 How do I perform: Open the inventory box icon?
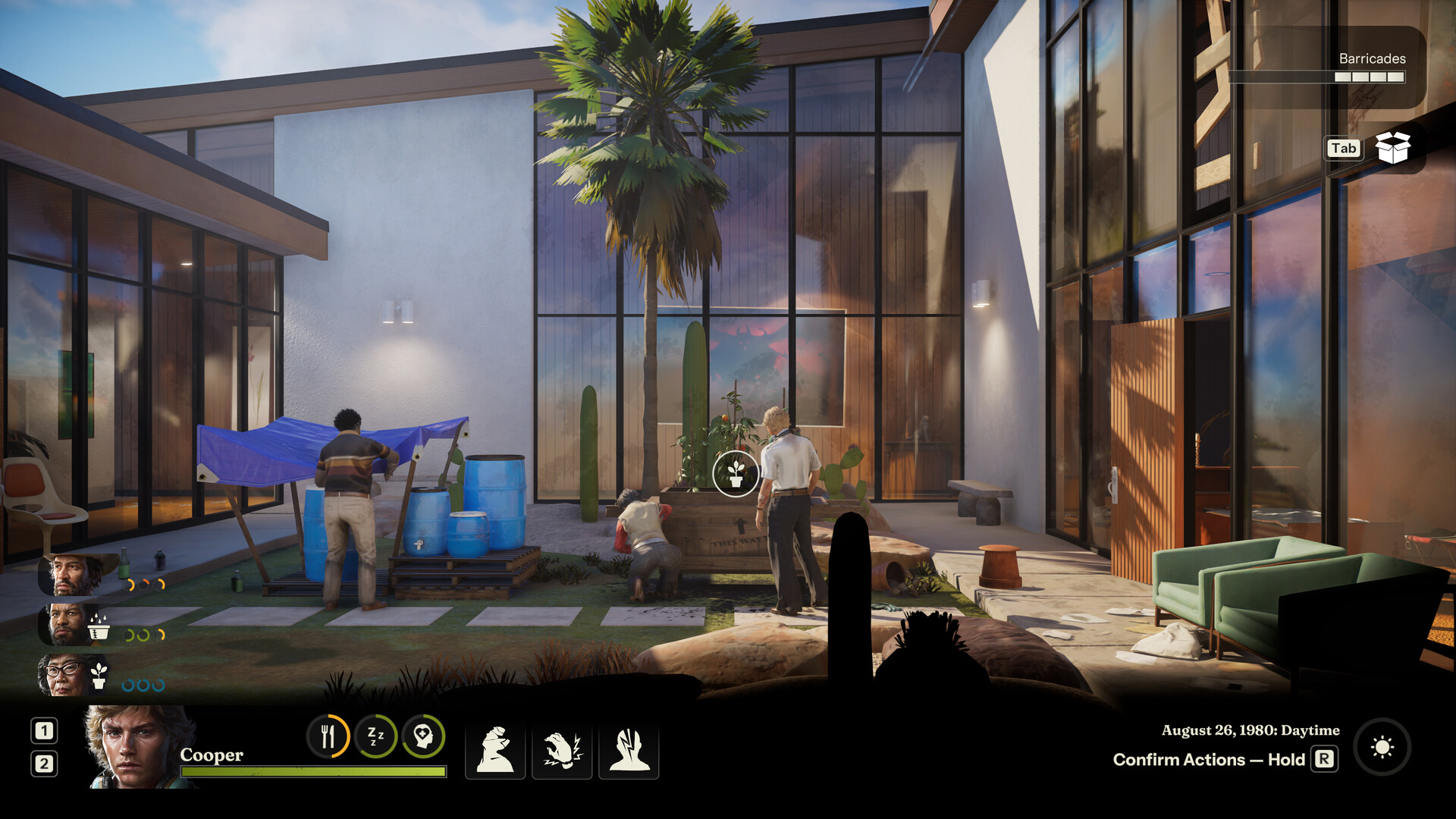1392,148
